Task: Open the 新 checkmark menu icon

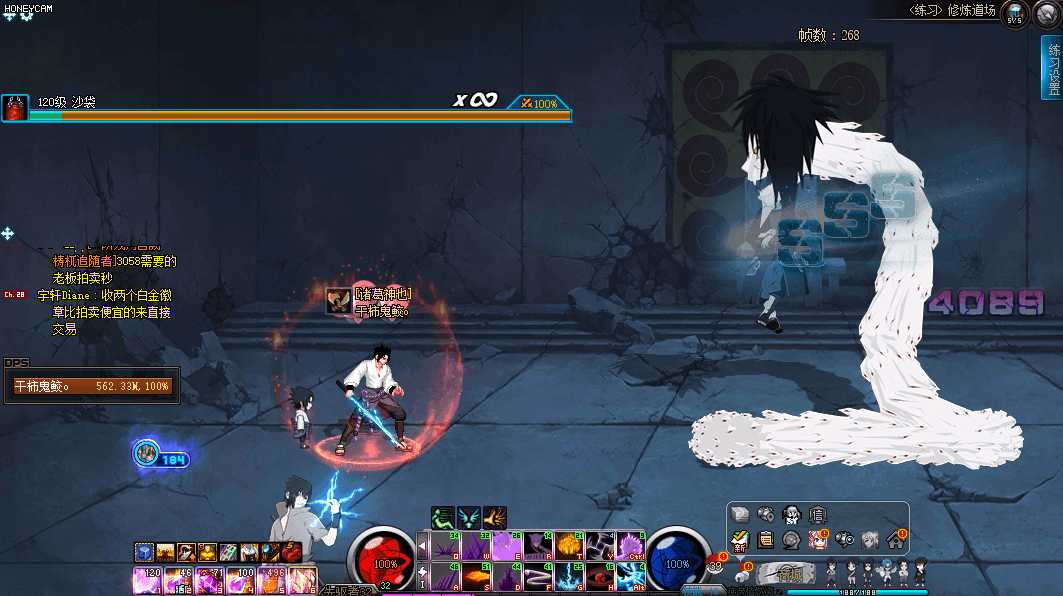Action: pos(739,540)
